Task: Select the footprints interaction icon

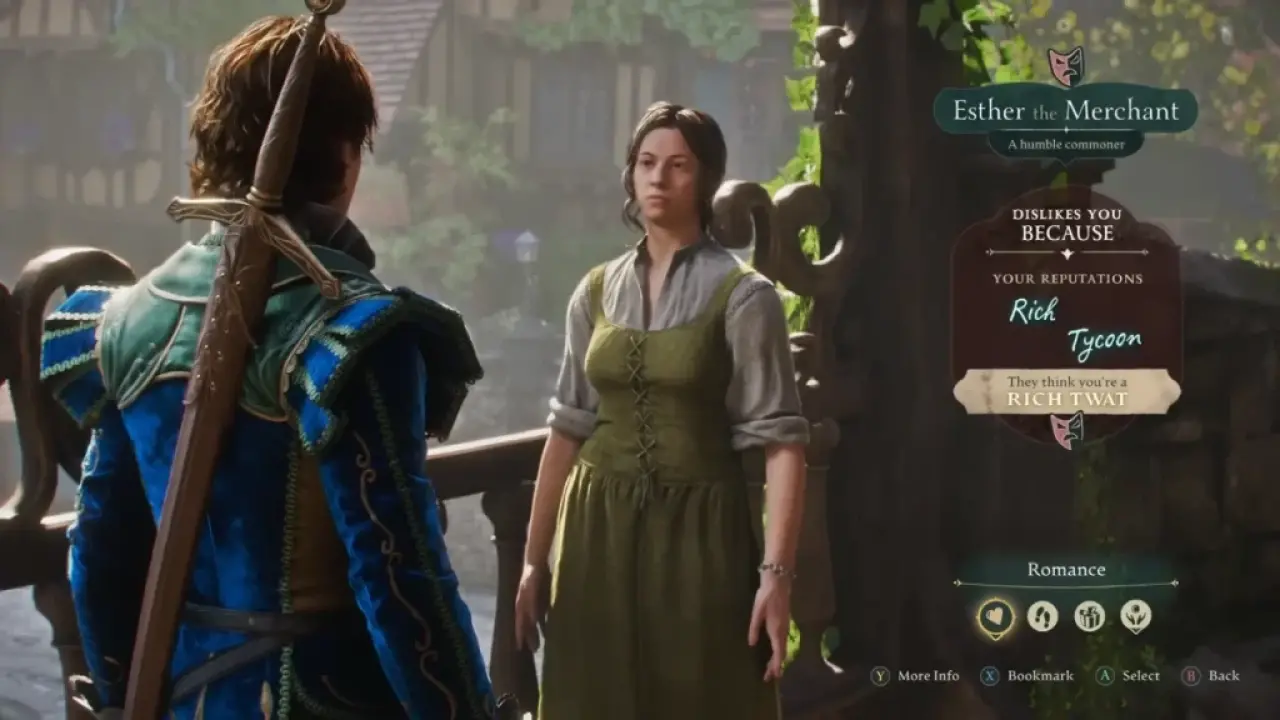Action: click(1041, 618)
